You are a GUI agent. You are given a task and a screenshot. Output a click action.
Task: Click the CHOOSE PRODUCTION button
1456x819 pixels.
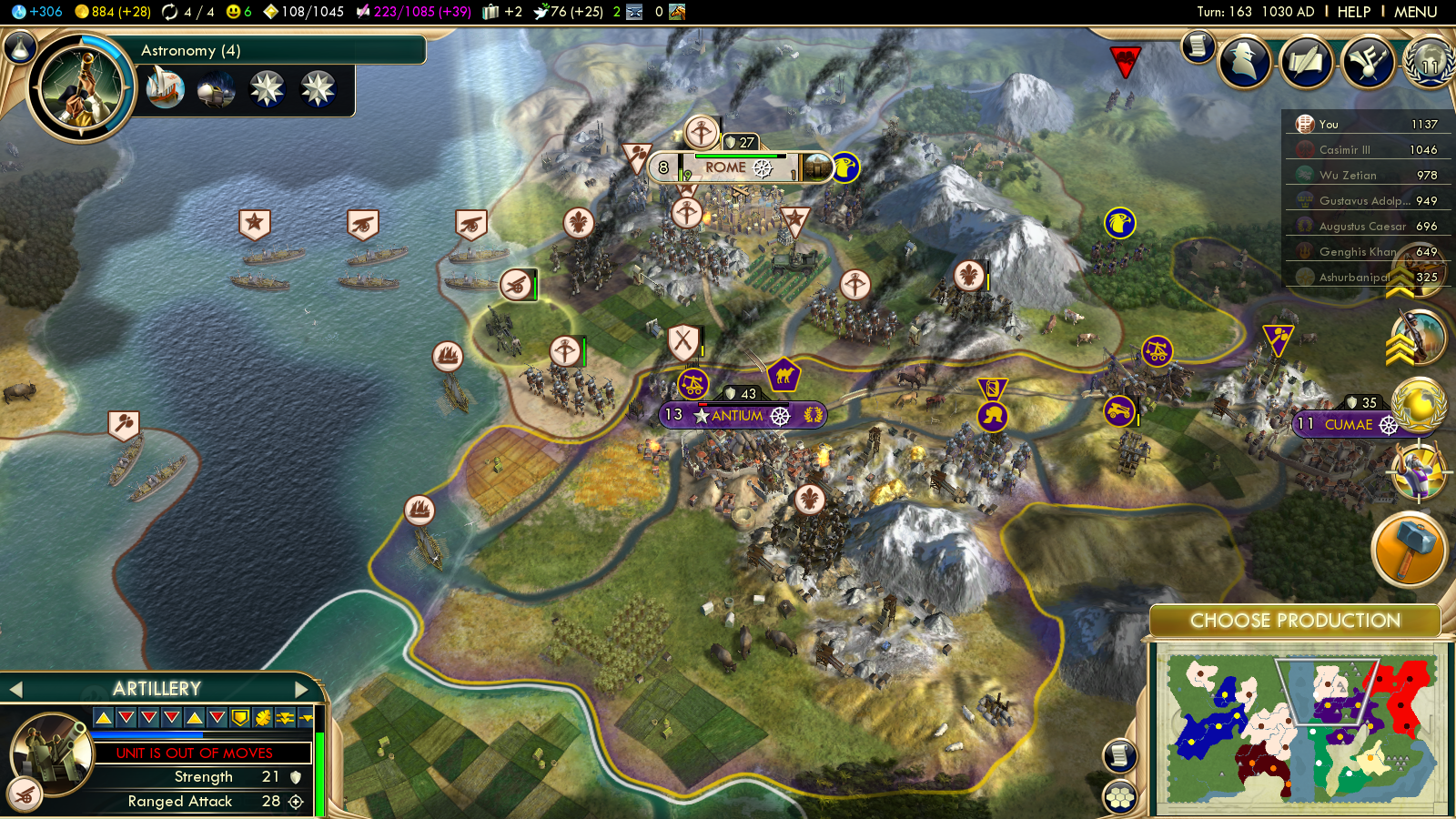pos(1295,621)
